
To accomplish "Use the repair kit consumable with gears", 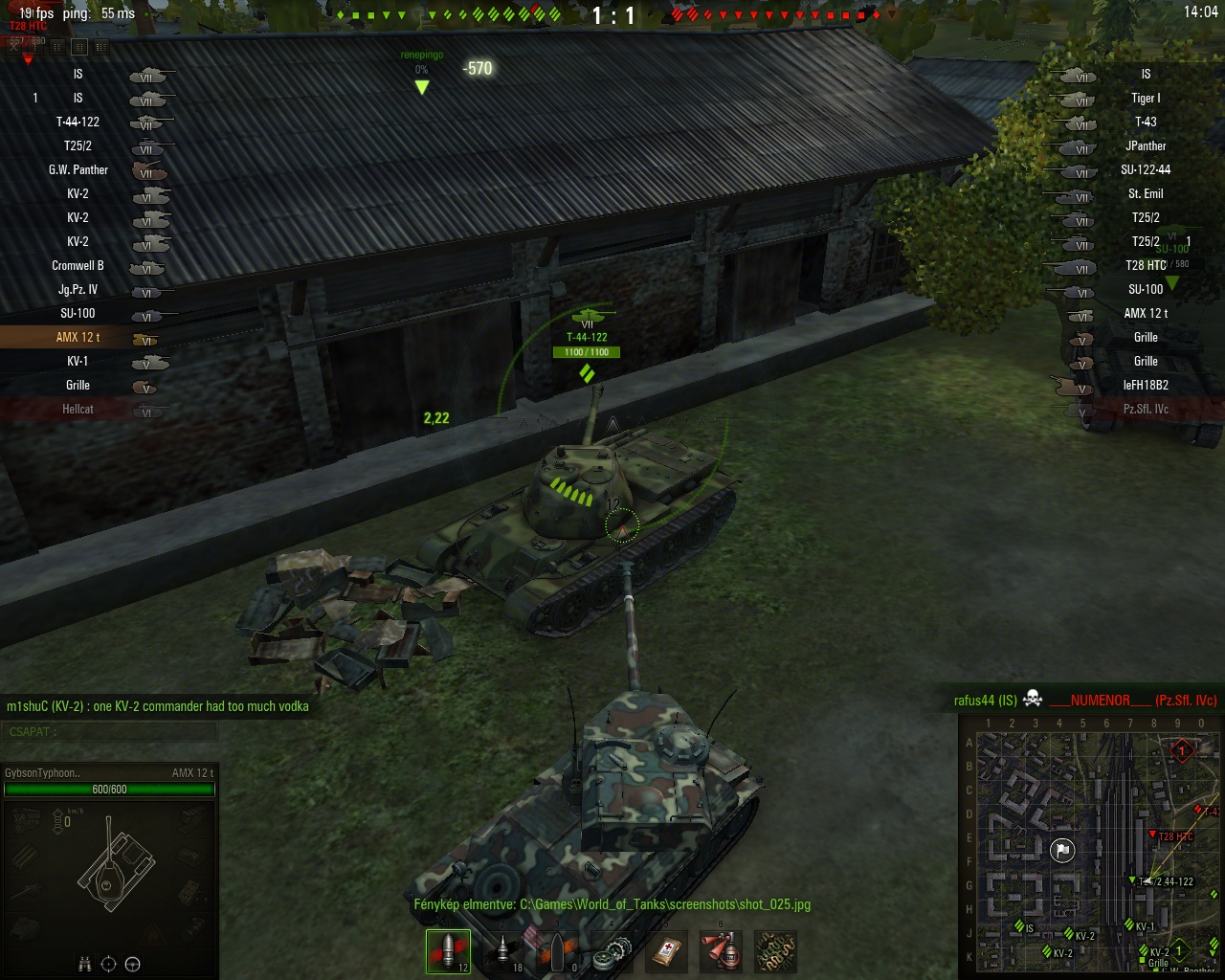I will [x=612, y=951].
